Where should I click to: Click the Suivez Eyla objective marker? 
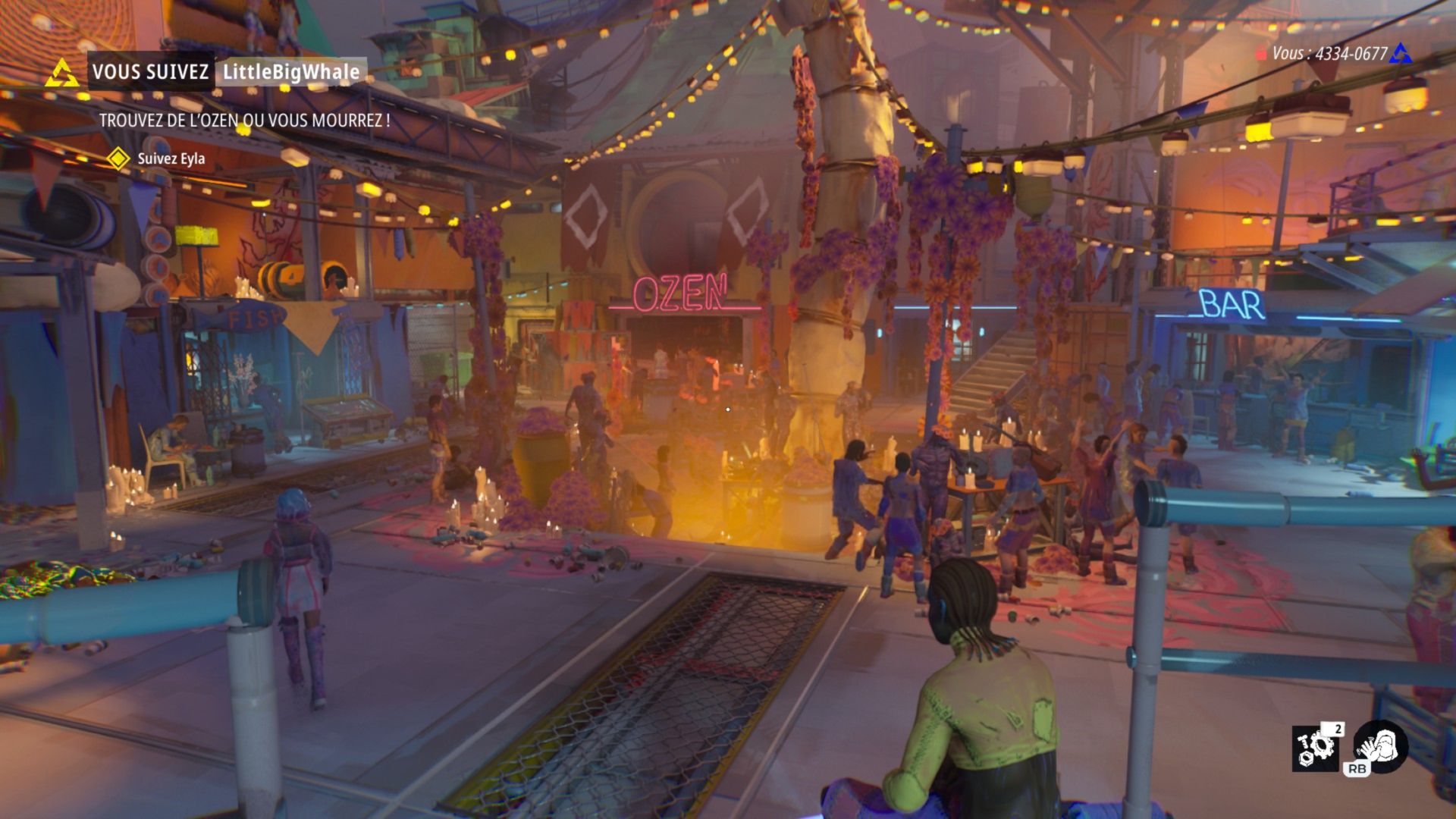coord(118,158)
